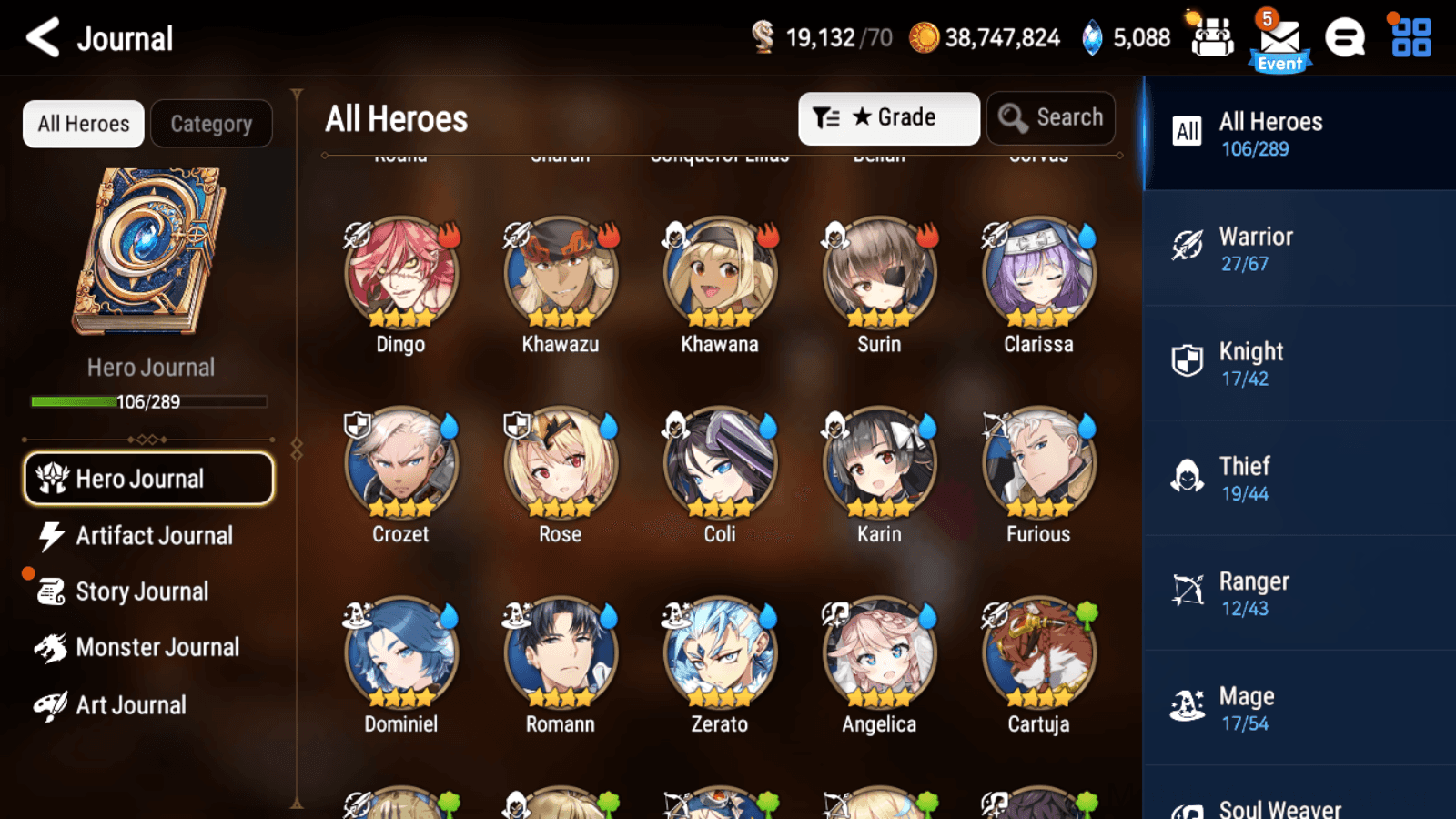Go back using the Journal back arrow
This screenshot has width=1456, height=819.
40,38
